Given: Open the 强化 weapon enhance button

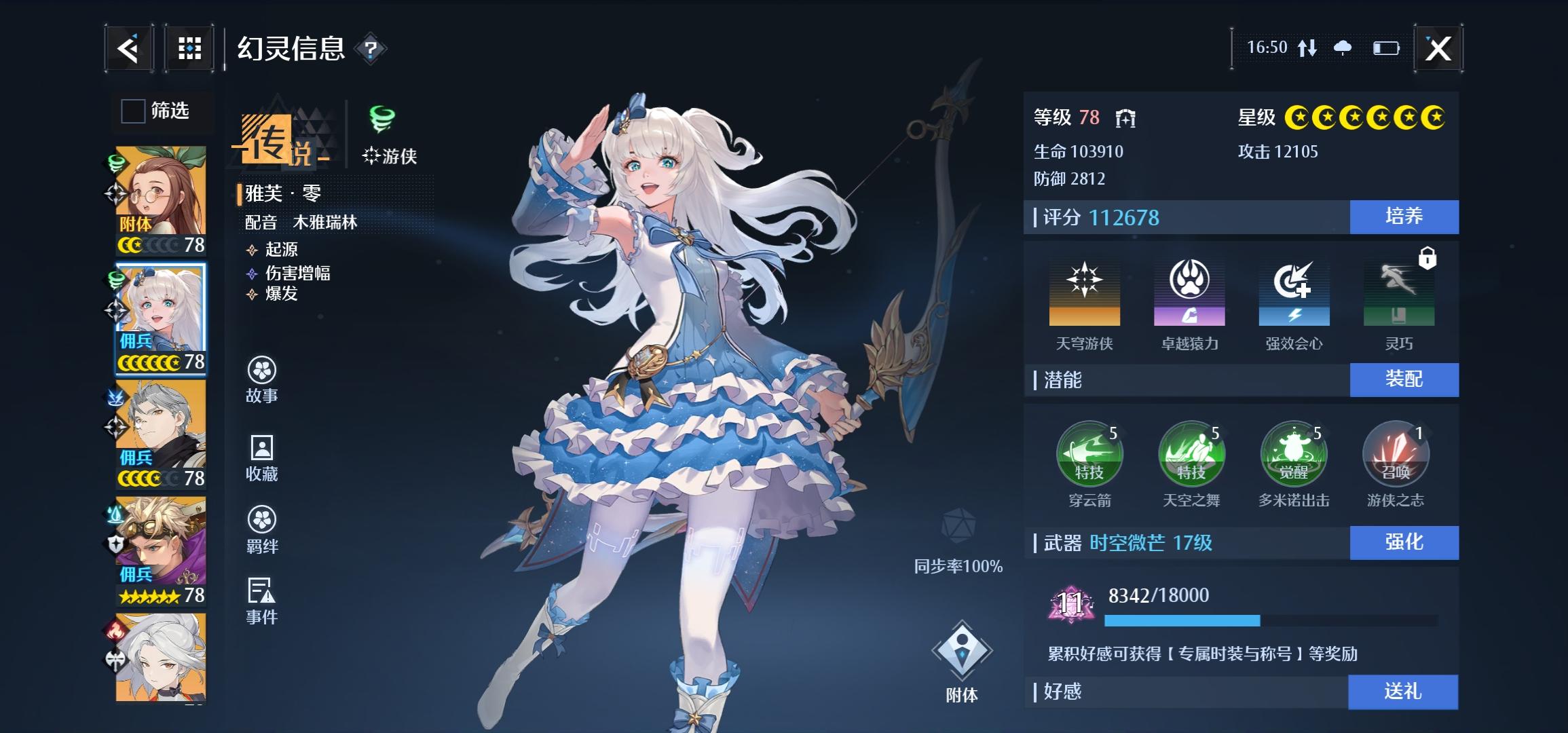Looking at the screenshot, I should pos(1404,542).
